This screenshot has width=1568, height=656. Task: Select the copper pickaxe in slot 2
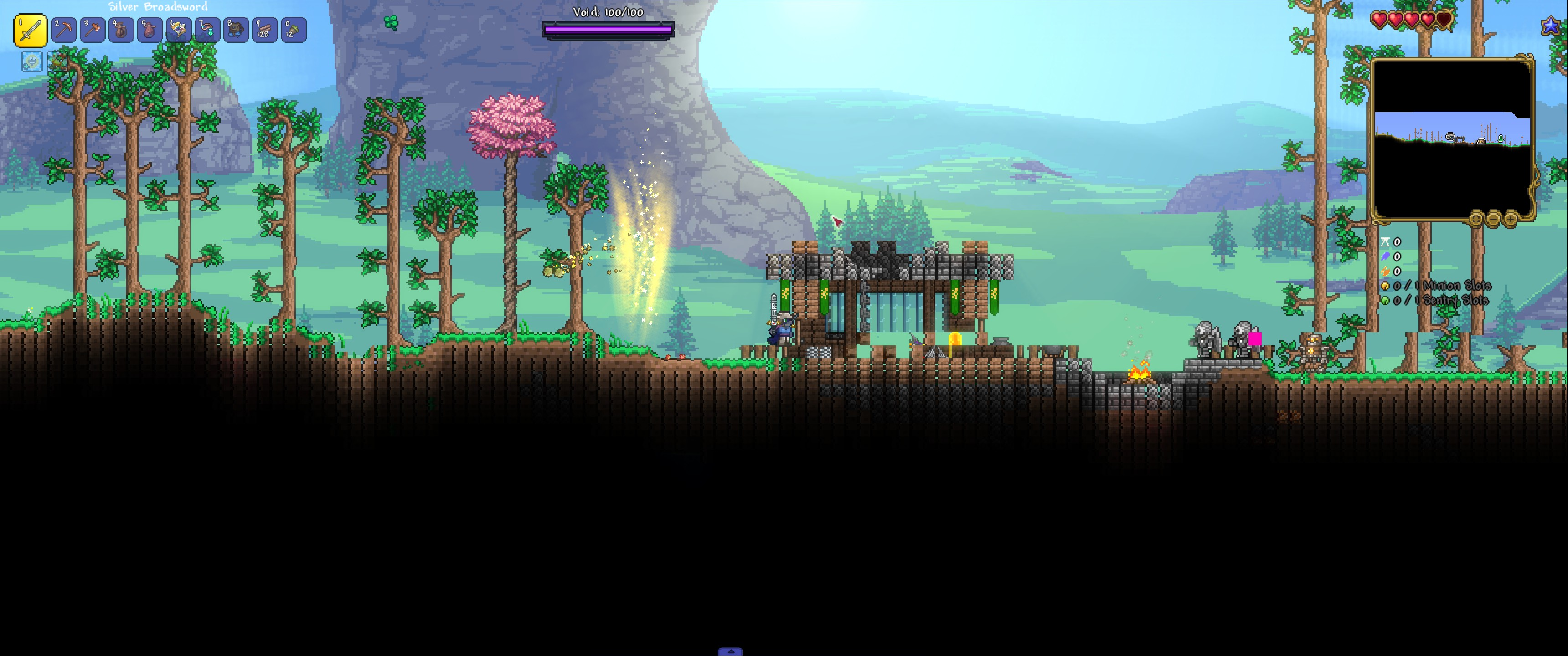click(x=64, y=30)
